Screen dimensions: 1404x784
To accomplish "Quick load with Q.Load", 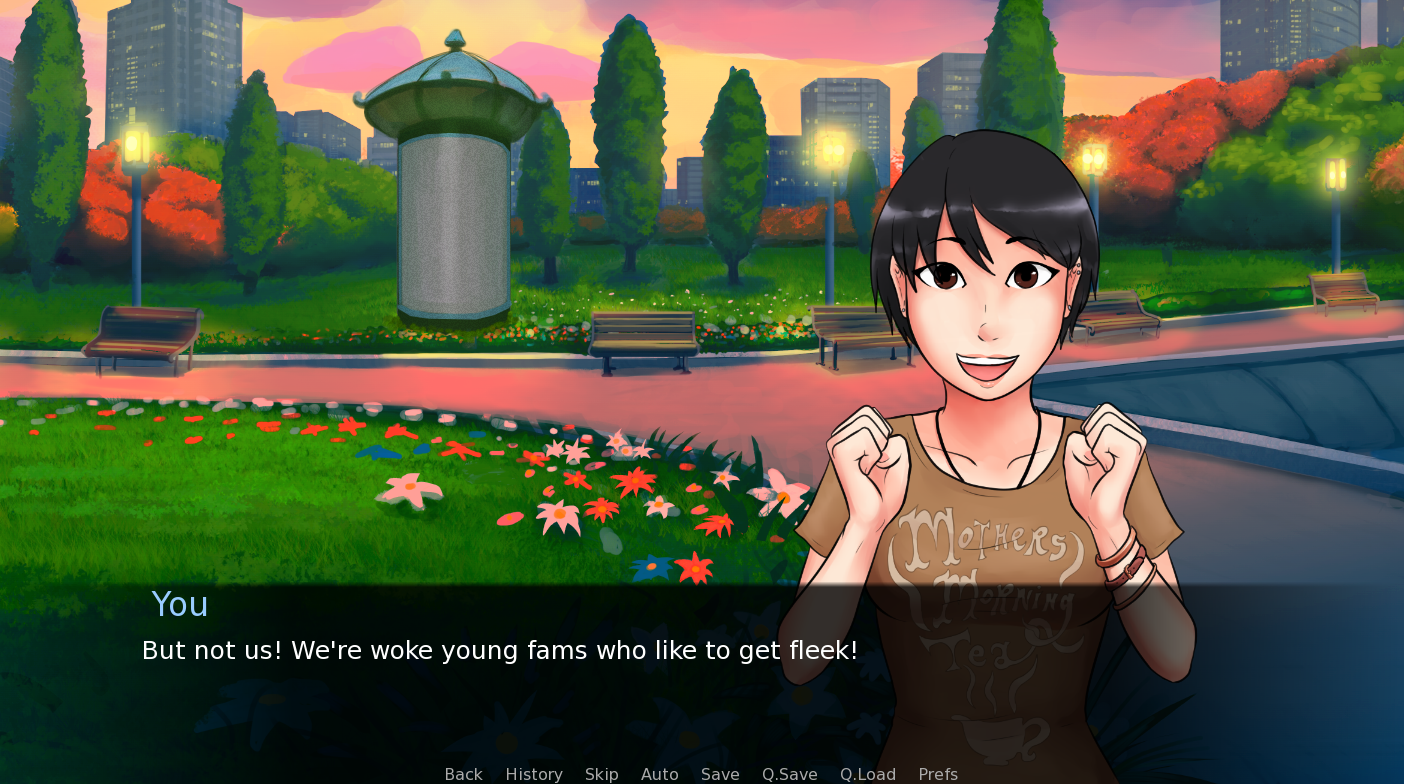I will click(868, 774).
